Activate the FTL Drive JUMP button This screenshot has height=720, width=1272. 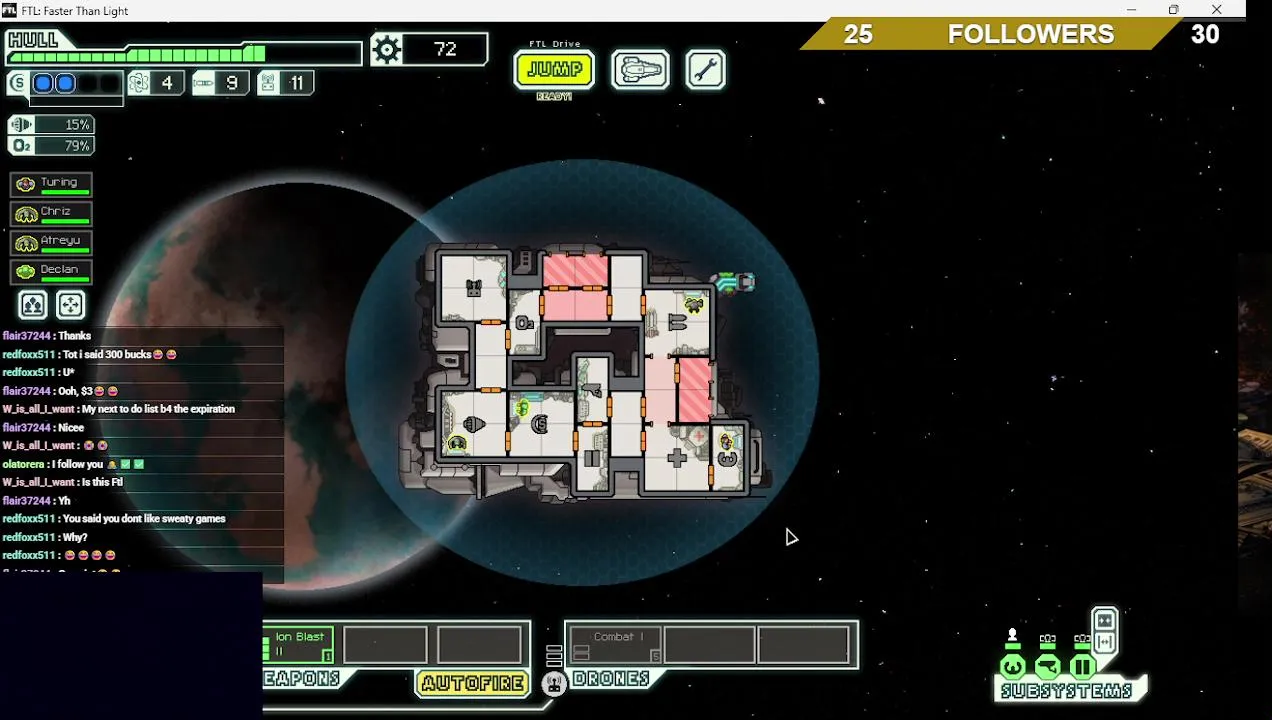click(x=554, y=70)
